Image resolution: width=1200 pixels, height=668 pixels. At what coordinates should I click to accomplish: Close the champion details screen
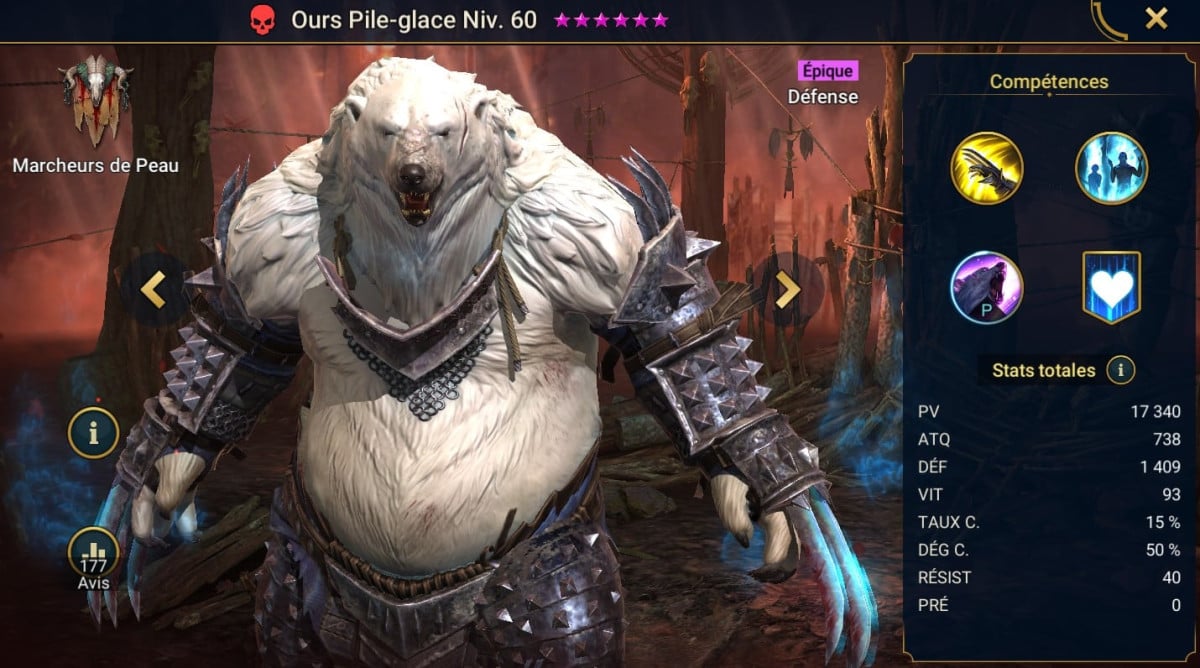click(x=1156, y=19)
